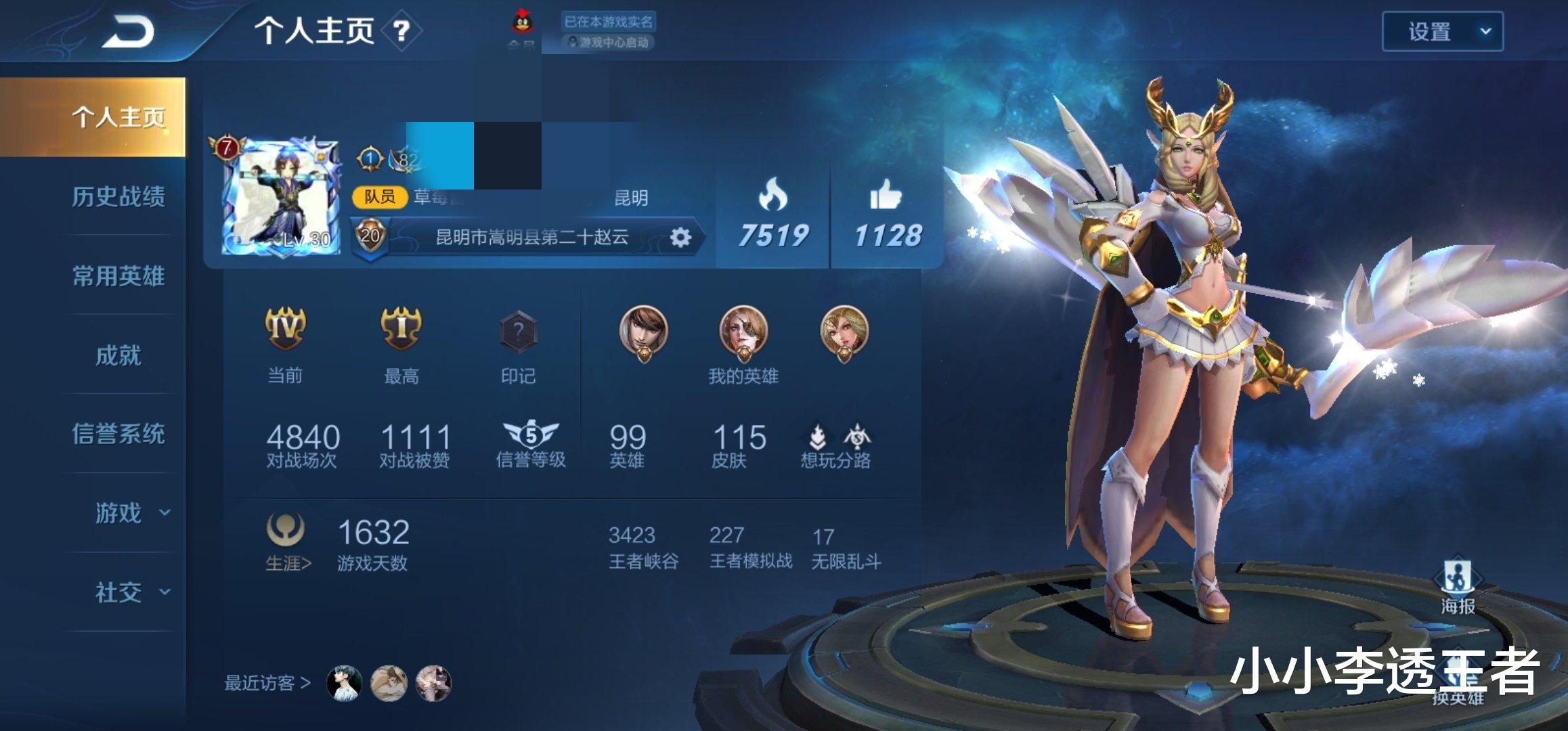View the current rank badge 当前

[285, 330]
